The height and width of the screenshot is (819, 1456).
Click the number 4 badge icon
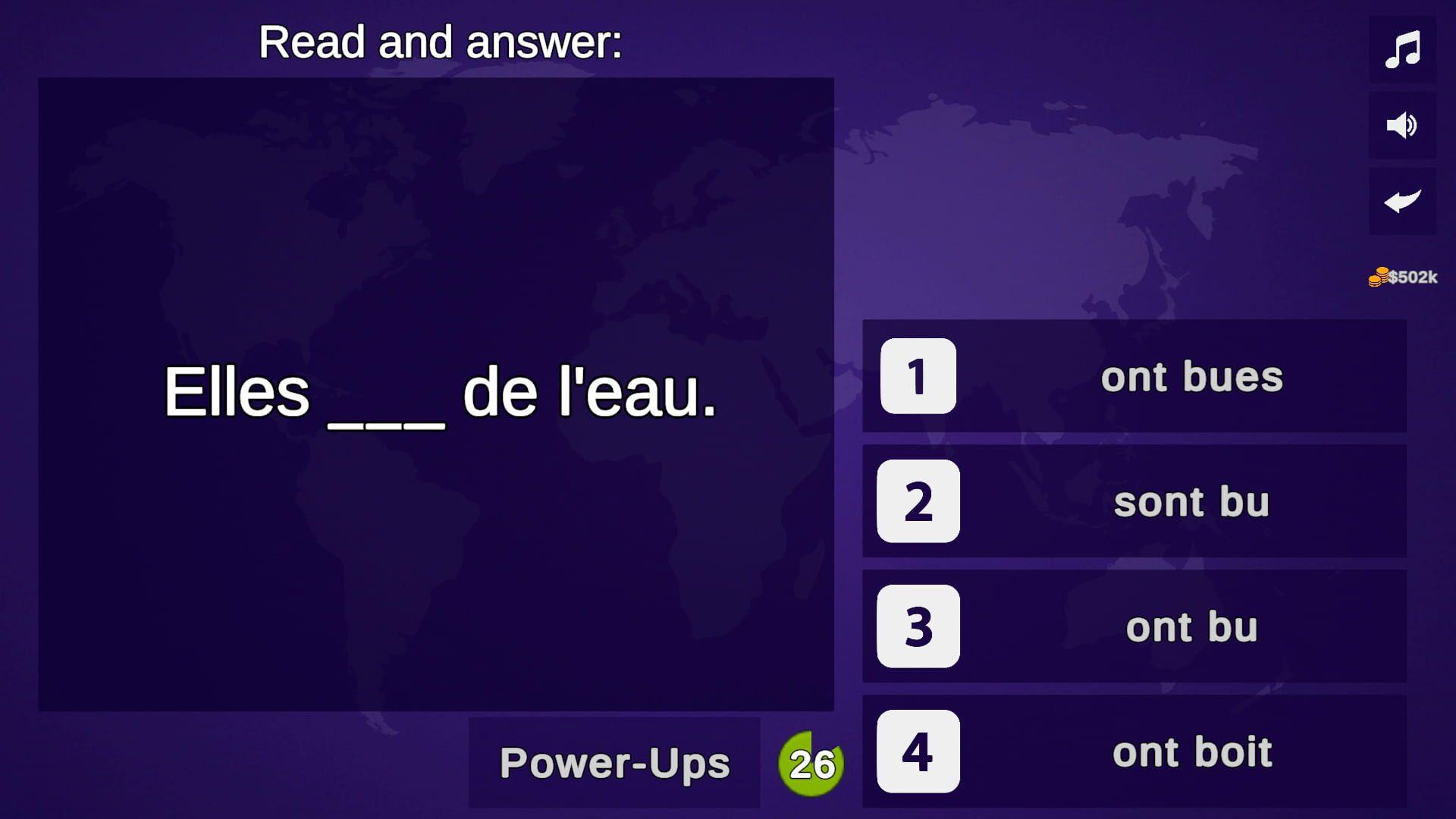tap(916, 753)
